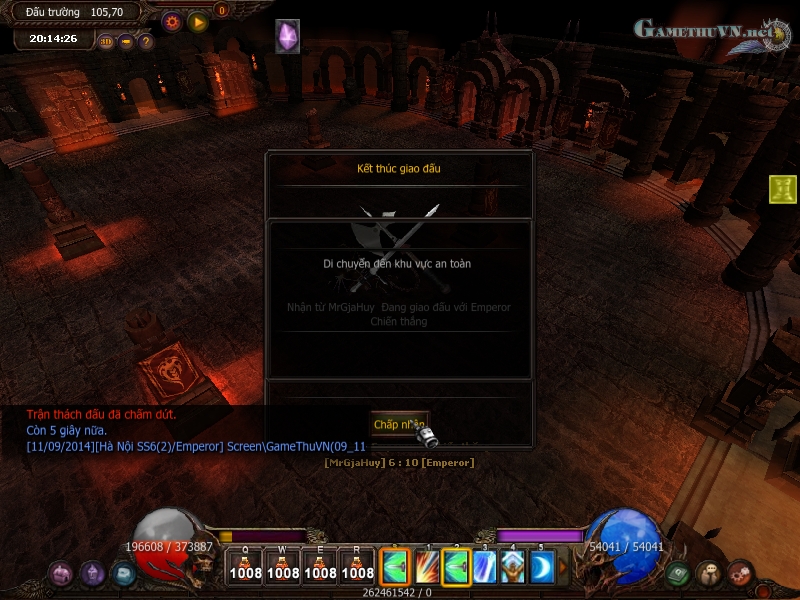Use the potion in slot W

click(x=283, y=566)
